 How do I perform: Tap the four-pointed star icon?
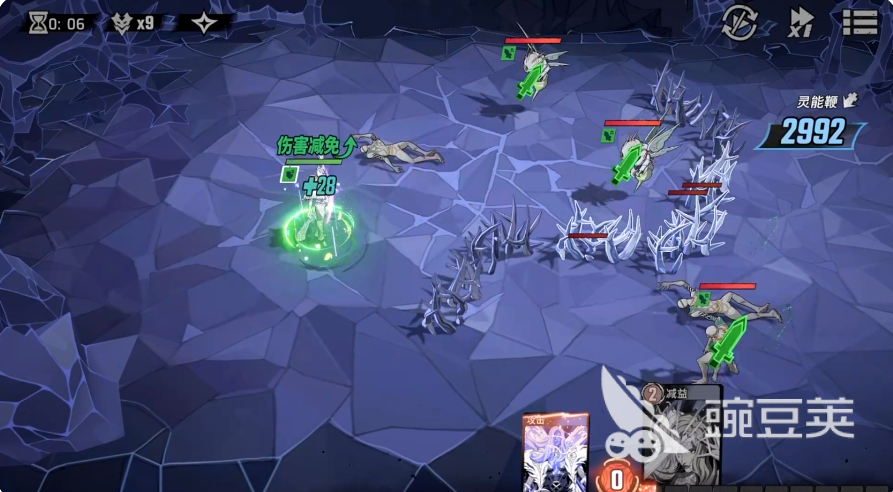[205, 23]
